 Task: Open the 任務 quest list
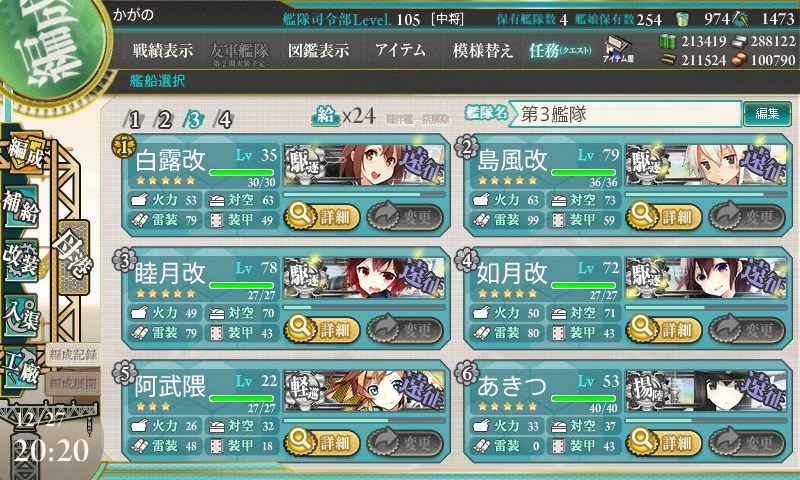[x=561, y=51]
